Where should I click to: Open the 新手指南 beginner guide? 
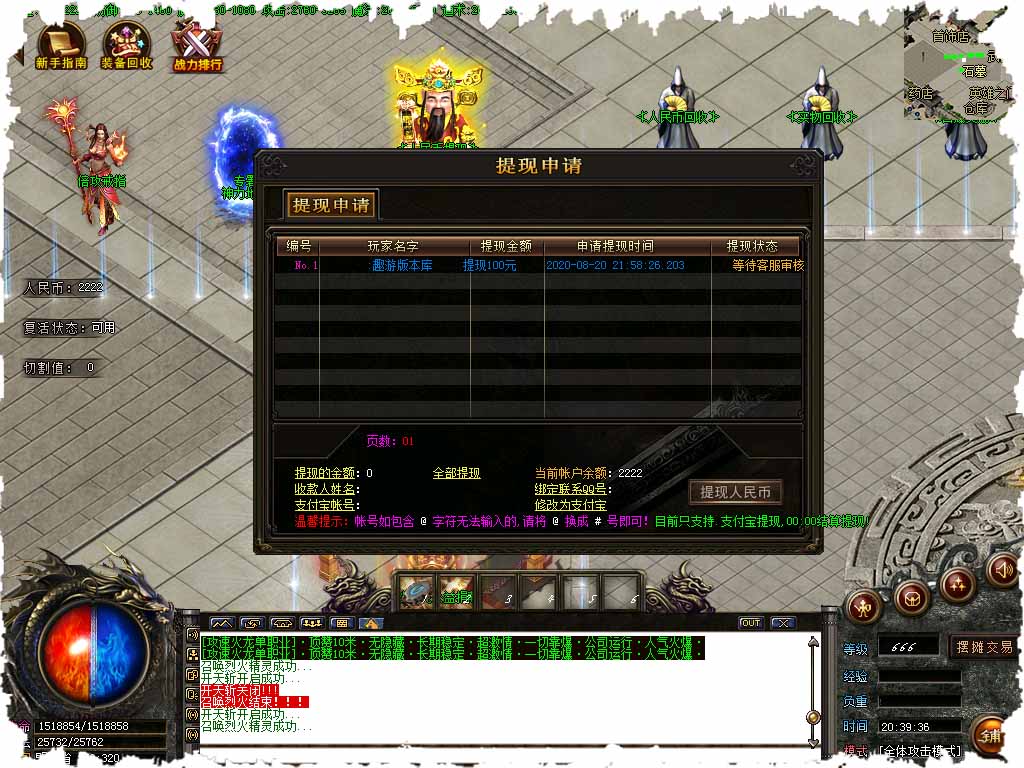(61, 46)
